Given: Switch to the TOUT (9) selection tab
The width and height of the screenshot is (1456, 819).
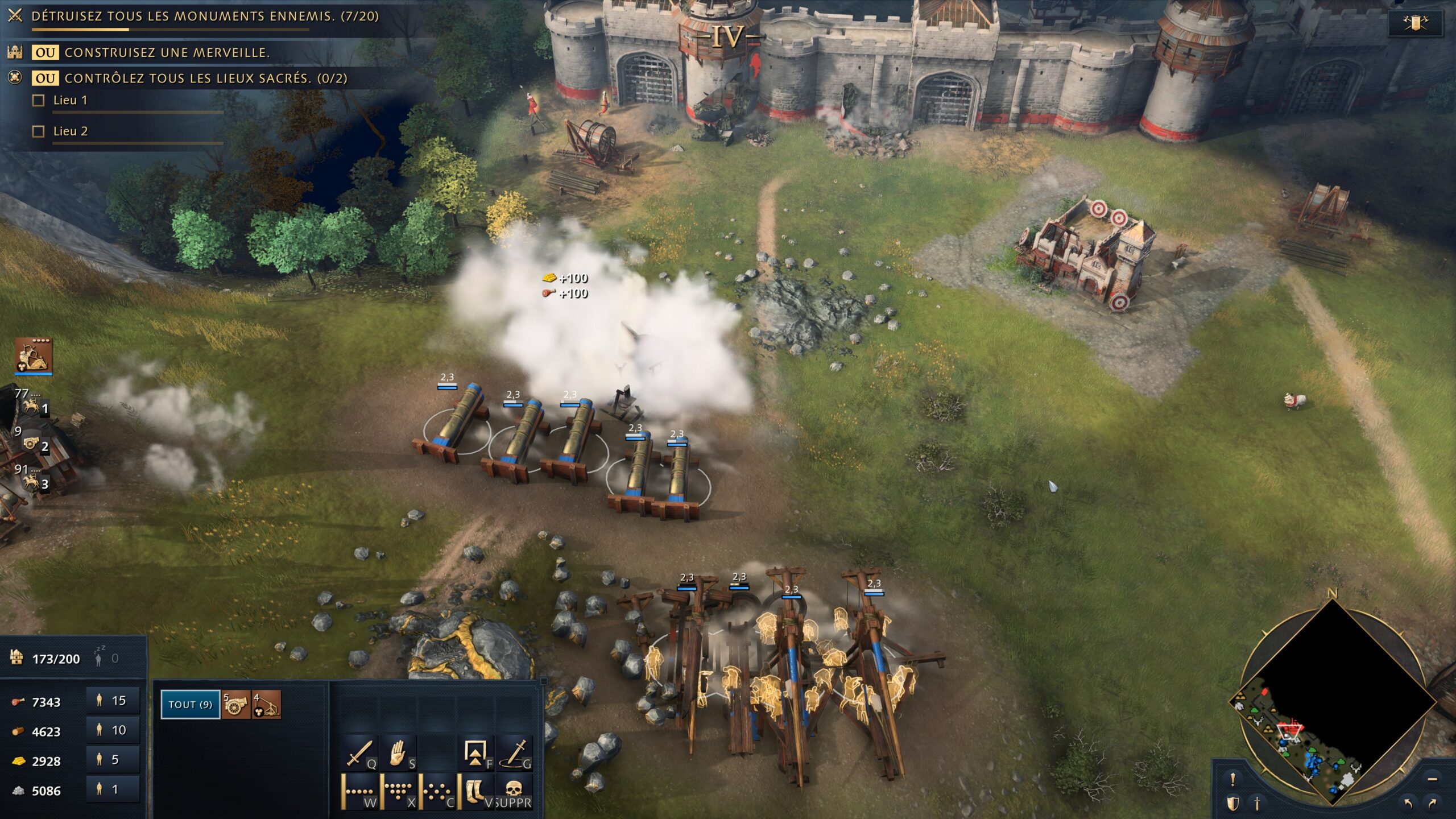Looking at the screenshot, I should coord(191,706).
